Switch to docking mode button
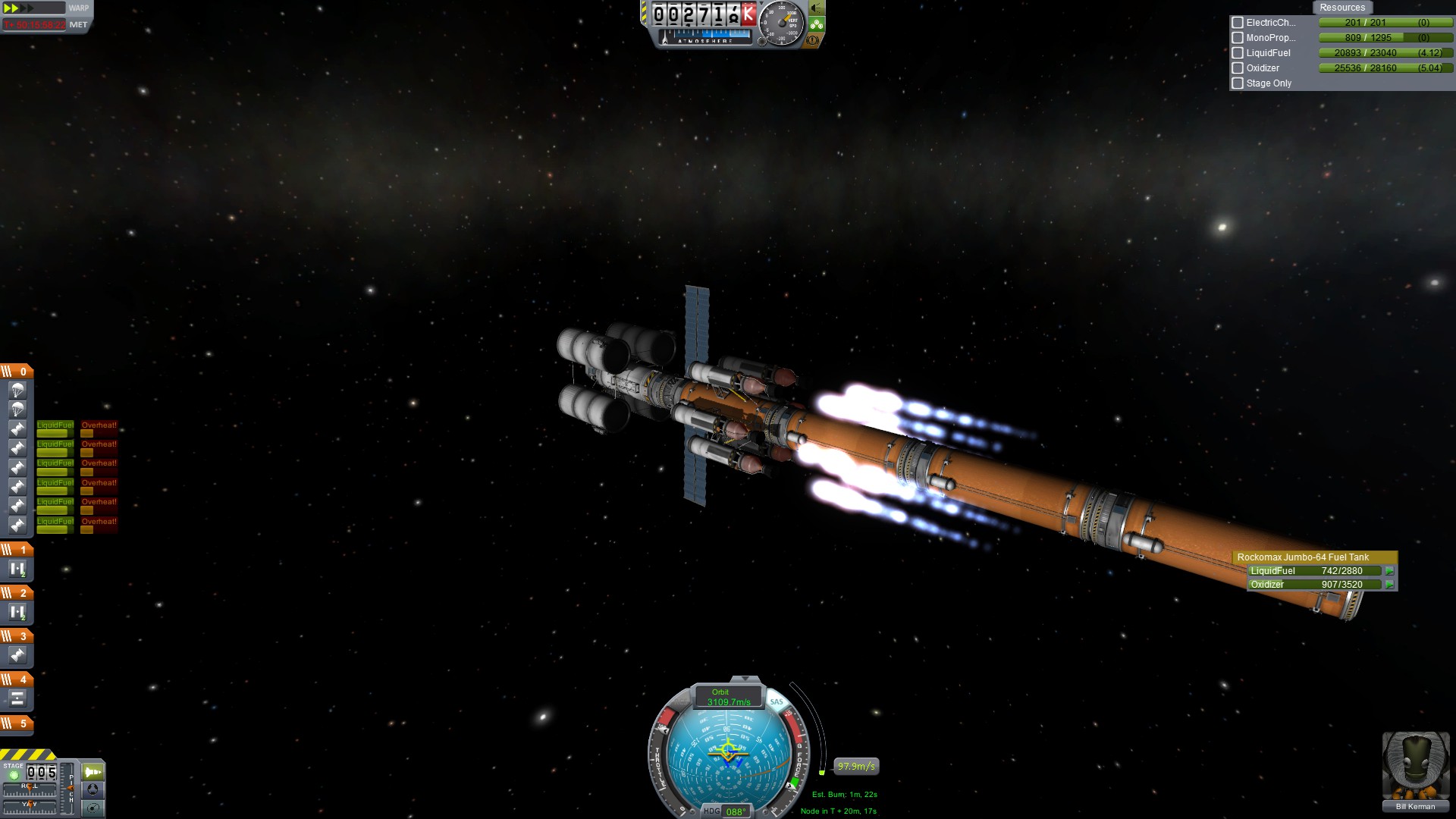The width and height of the screenshot is (1456, 819). 93,789
